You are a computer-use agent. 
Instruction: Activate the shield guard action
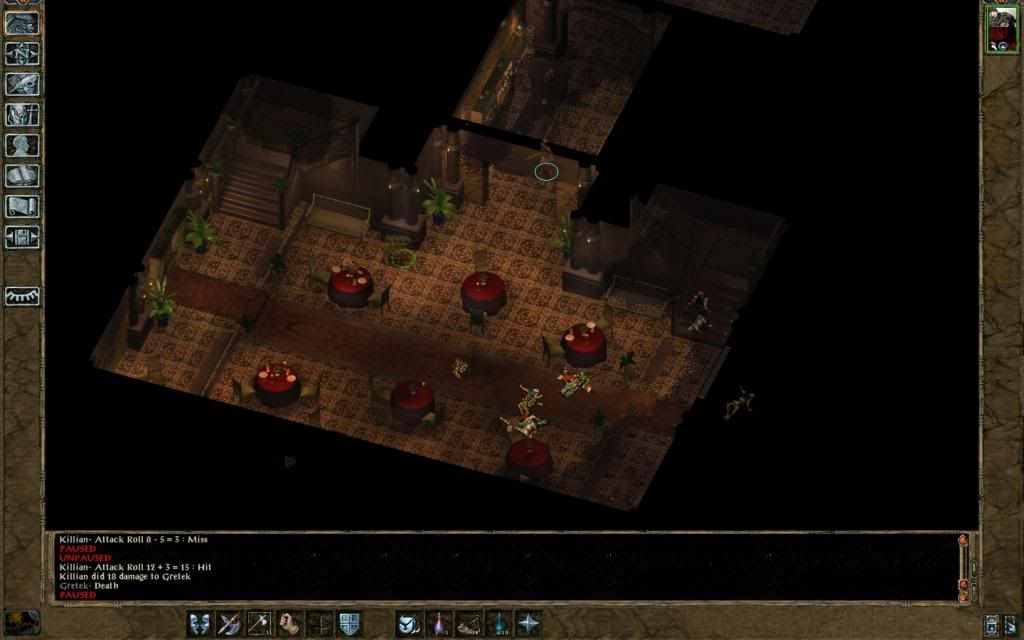[x=349, y=623]
